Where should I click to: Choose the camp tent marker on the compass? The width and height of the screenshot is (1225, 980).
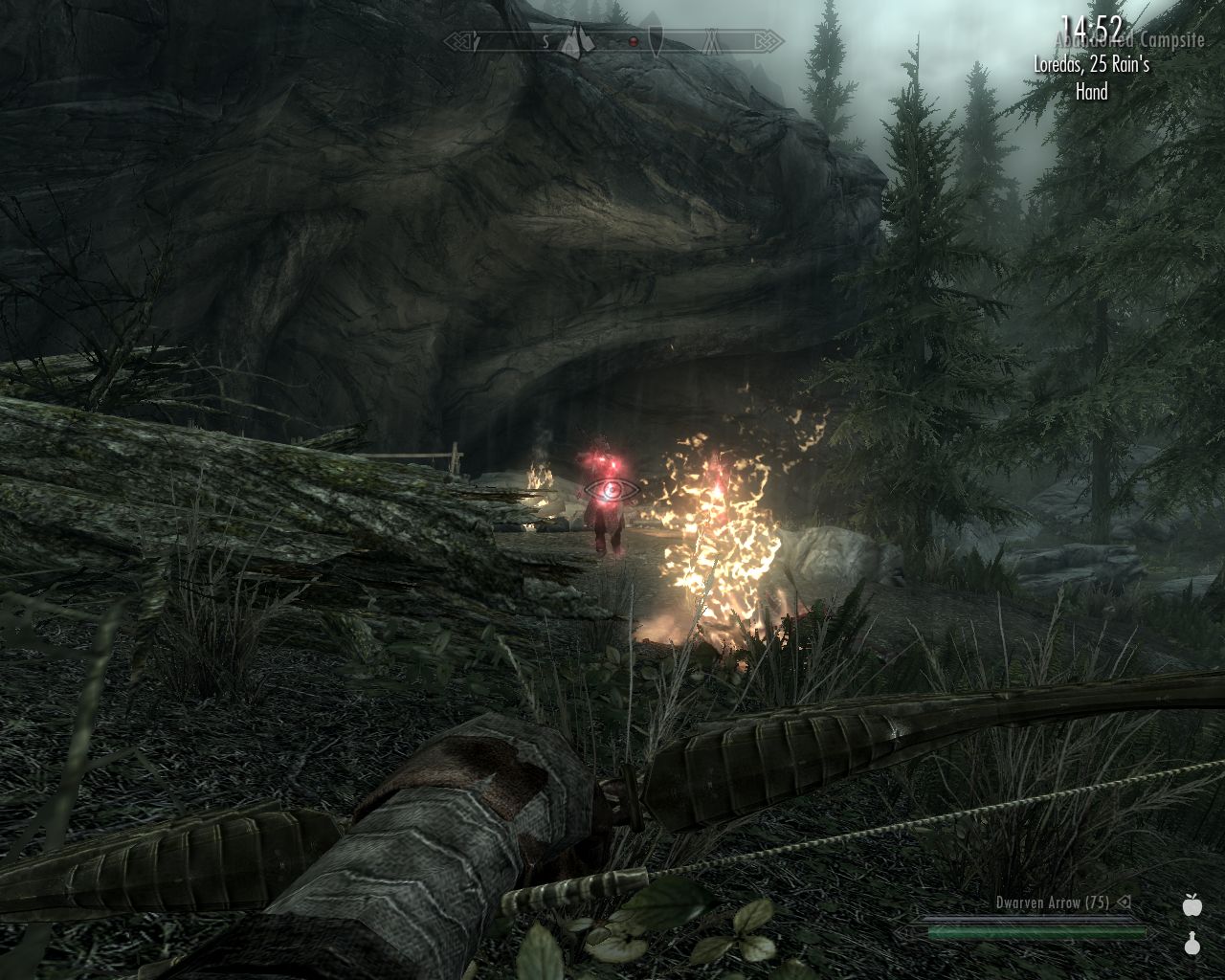tap(713, 41)
